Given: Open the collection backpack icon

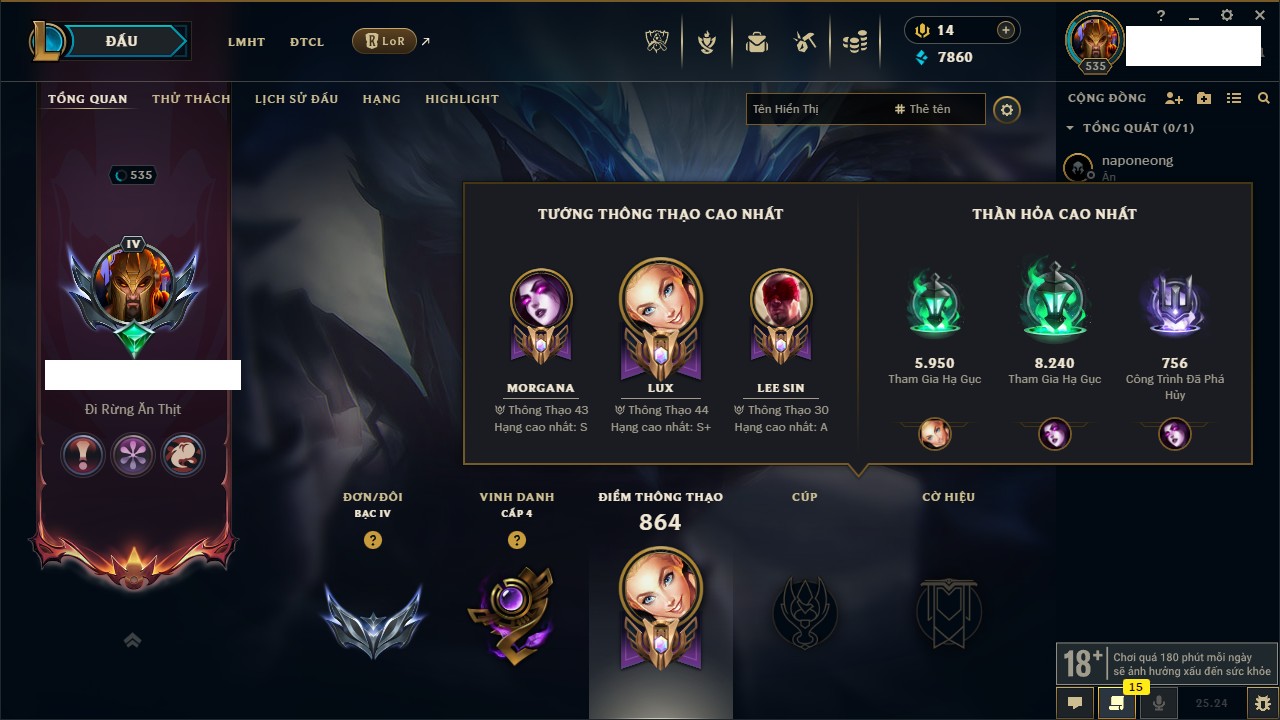Looking at the screenshot, I should 757,43.
